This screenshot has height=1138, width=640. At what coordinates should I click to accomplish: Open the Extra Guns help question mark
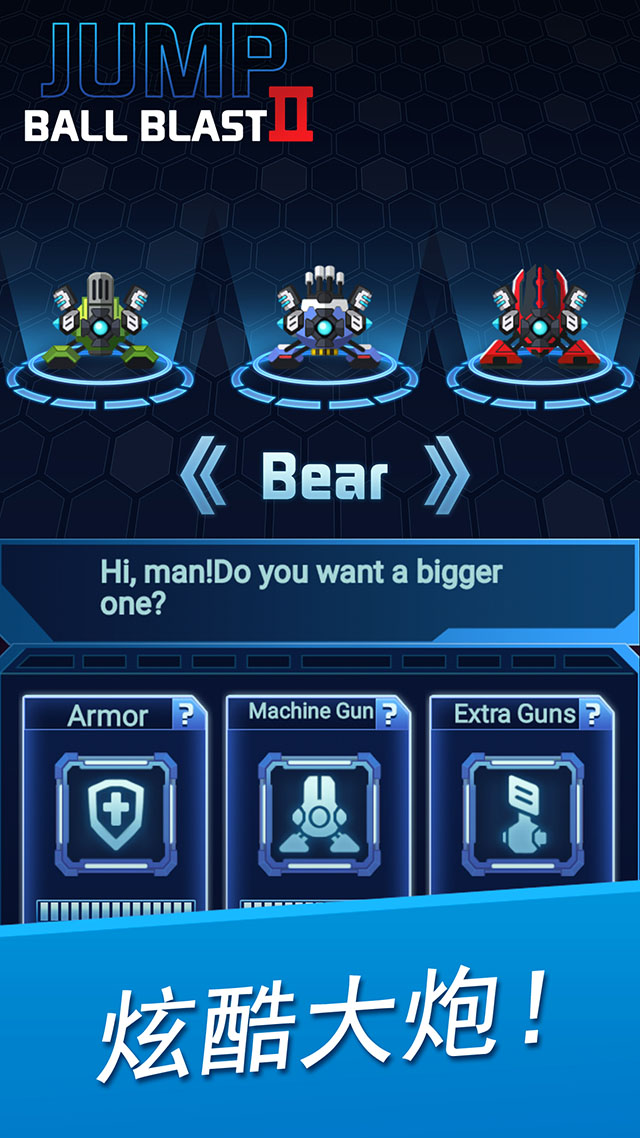[594, 714]
